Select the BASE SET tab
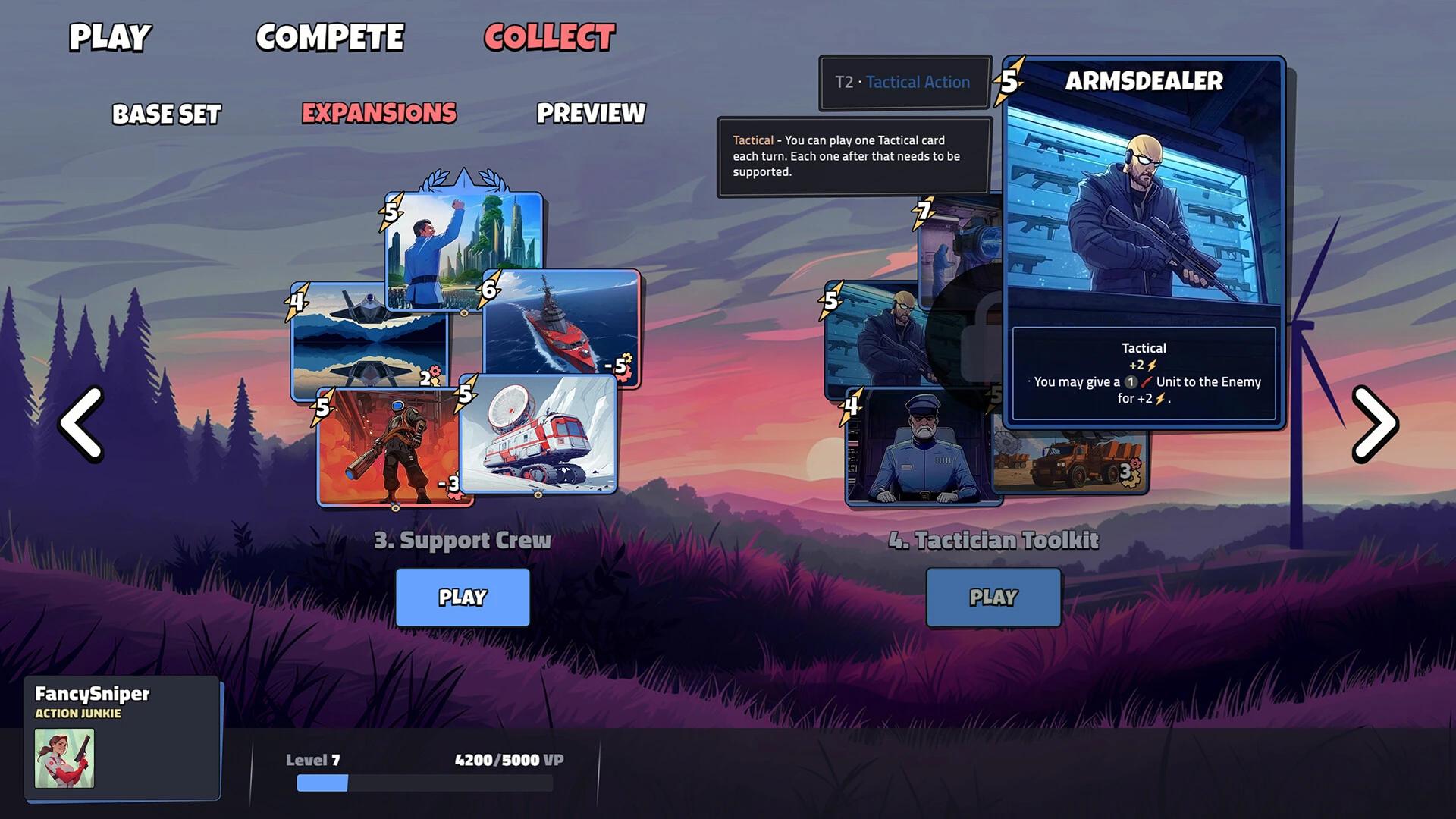 point(165,114)
